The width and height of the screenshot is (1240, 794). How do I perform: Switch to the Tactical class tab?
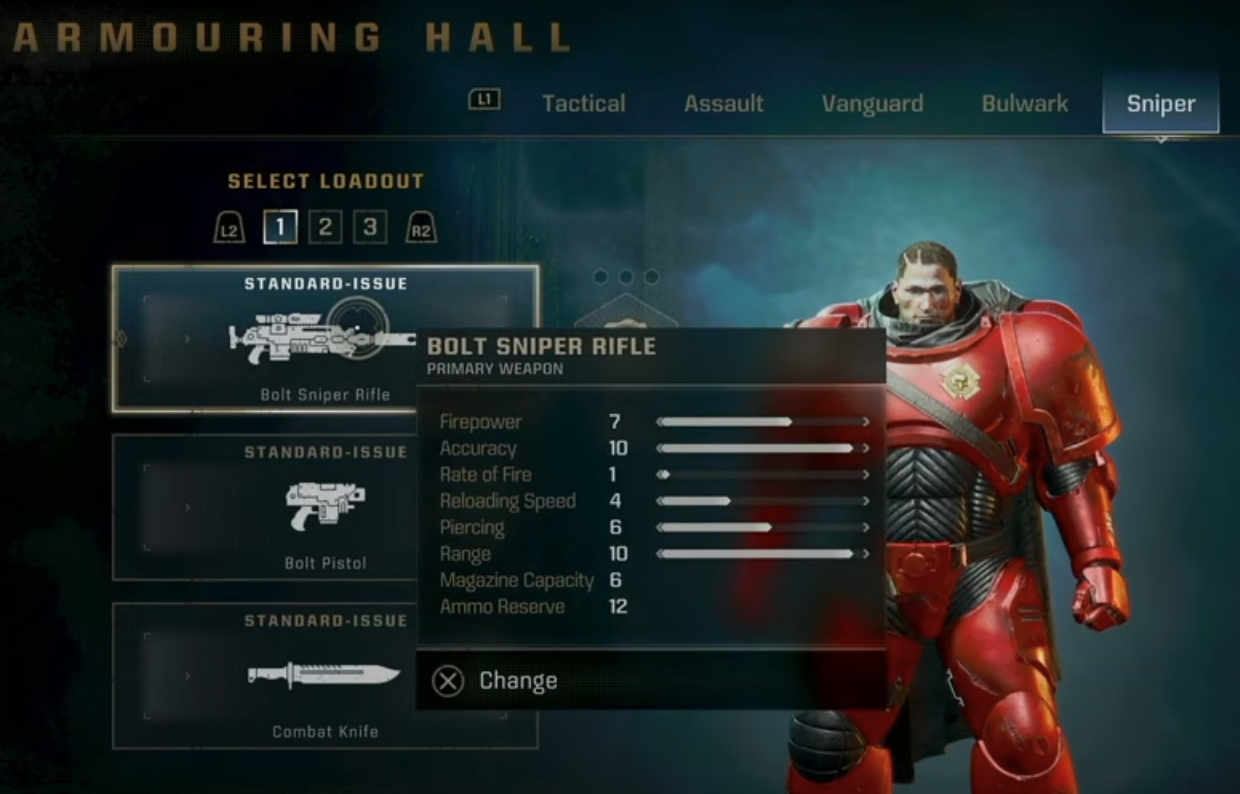(x=583, y=104)
